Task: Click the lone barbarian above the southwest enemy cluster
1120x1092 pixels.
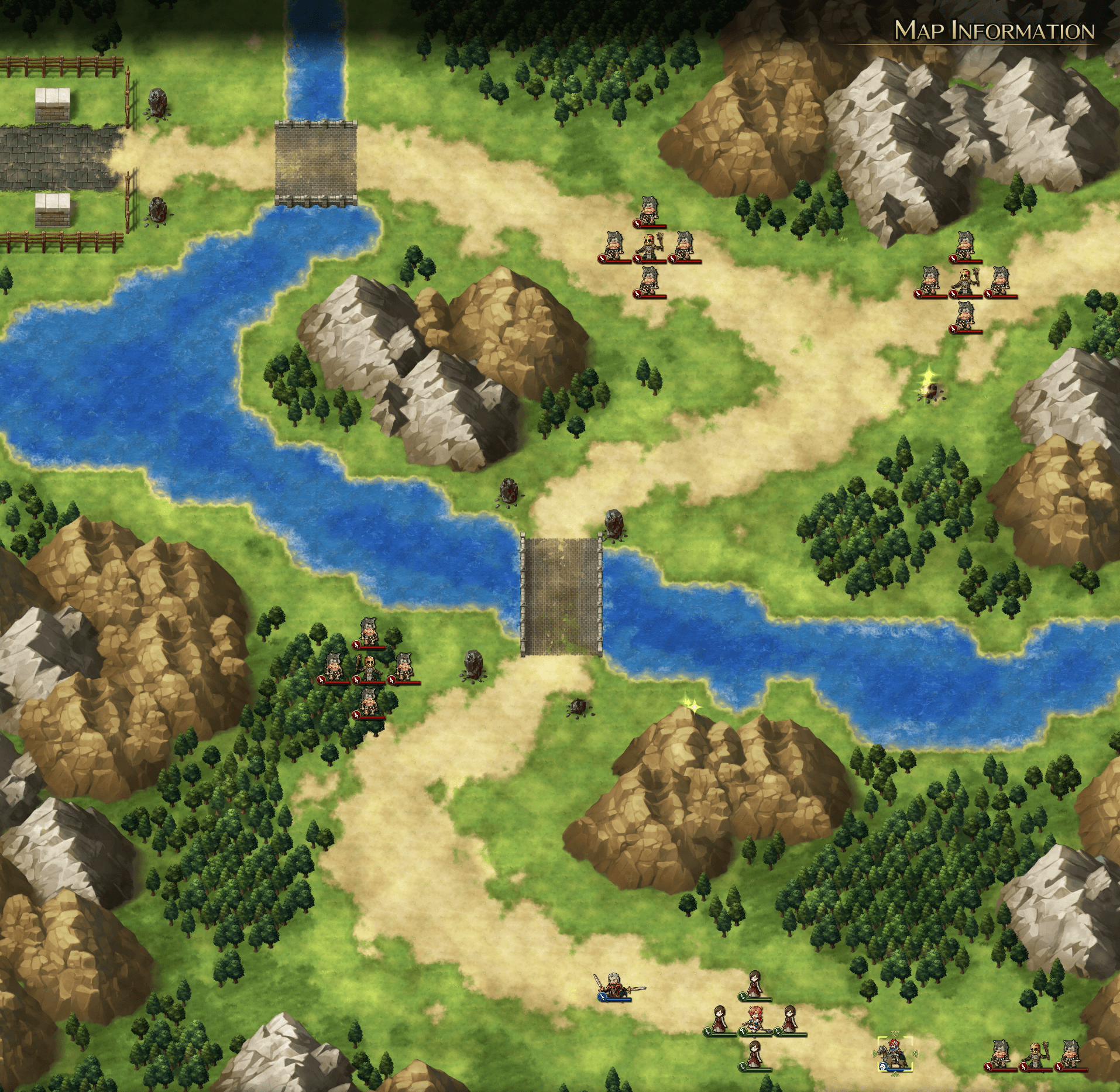Action: point(369,630)
